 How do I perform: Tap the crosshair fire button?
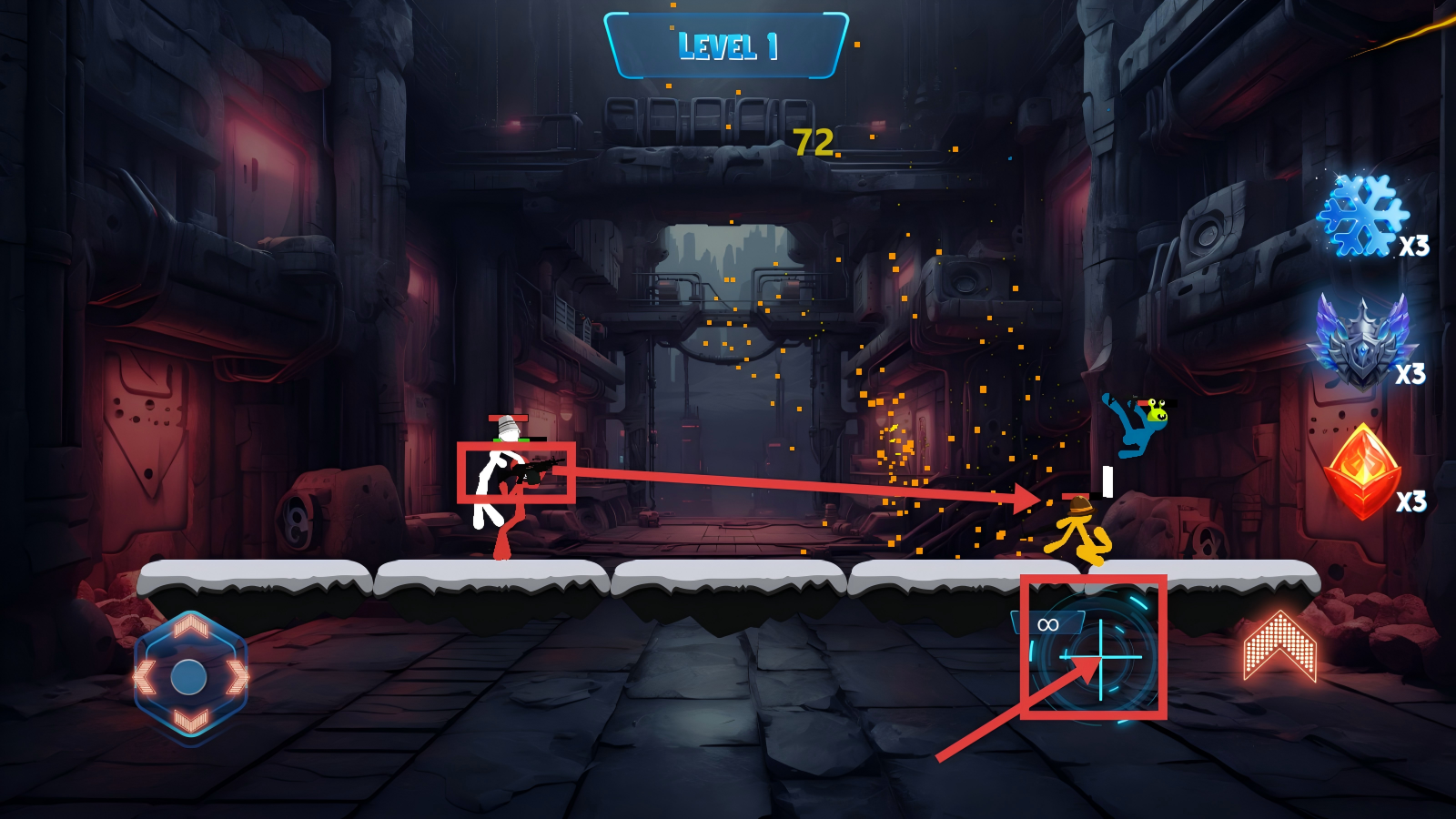1101,655
